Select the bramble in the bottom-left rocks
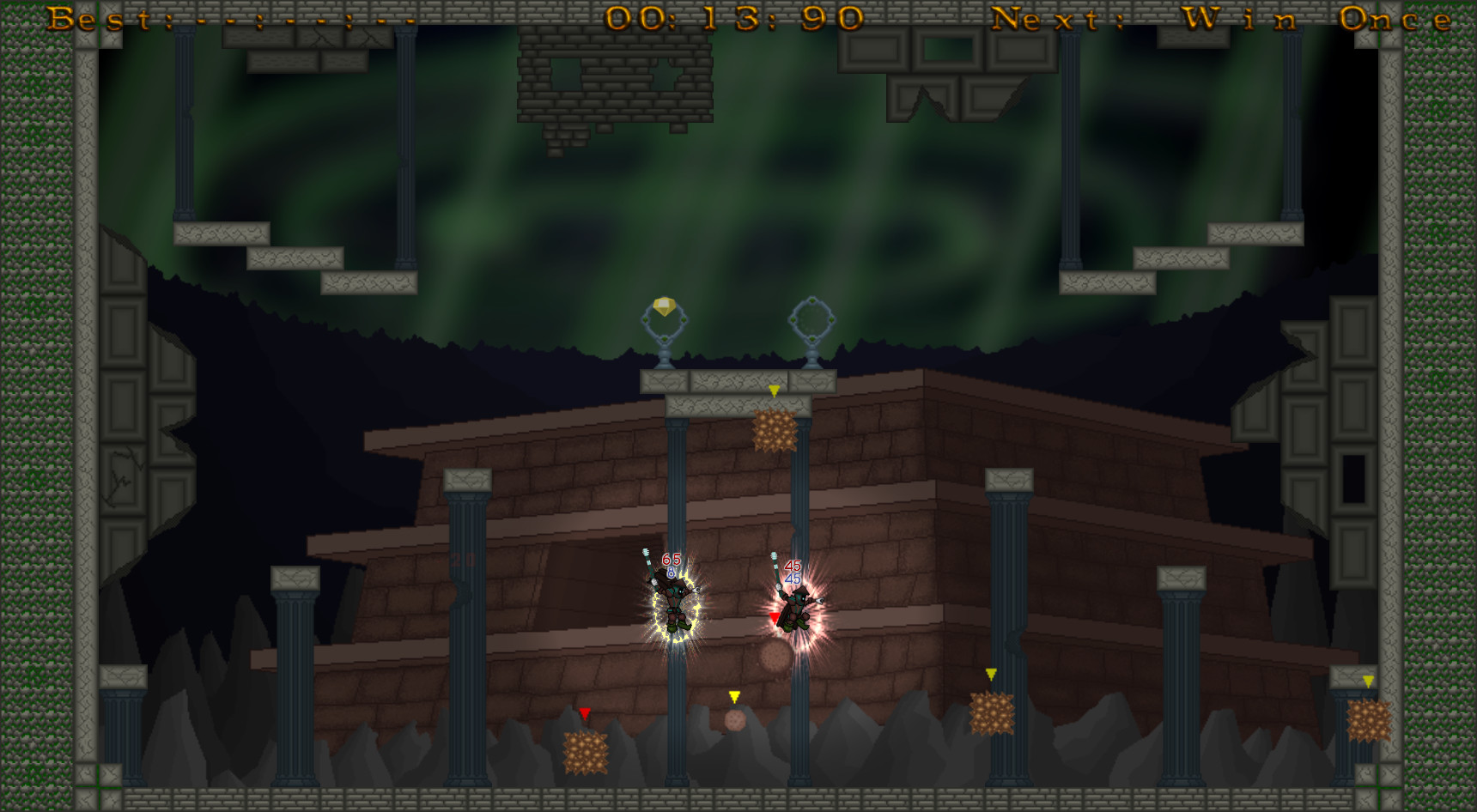This screenshot has height=812, width=1477. [x=587, y=754]
